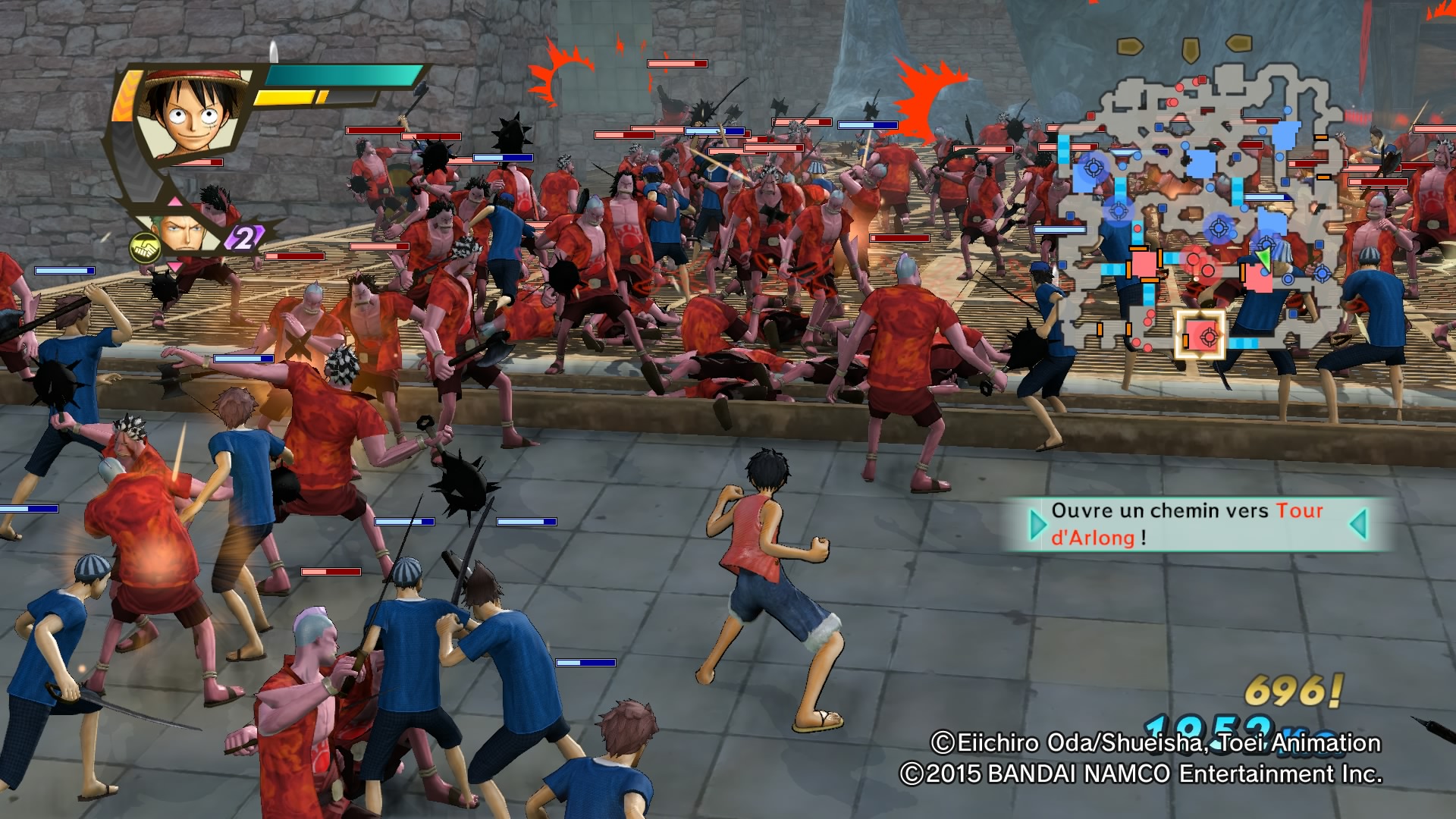Click Luffy's character portrait
Screen dimensions: 1456x819
(x=193, y=112)
